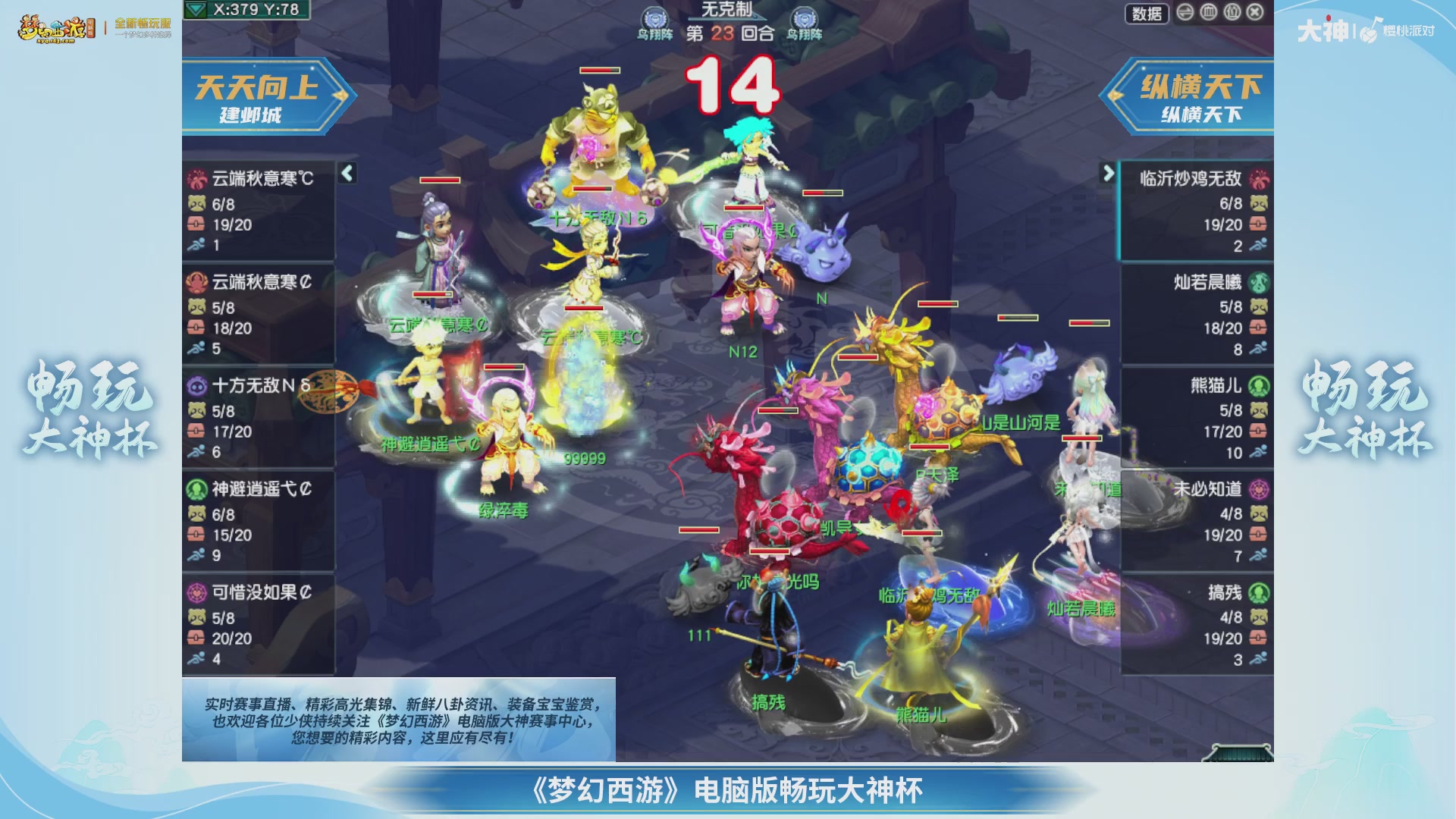This screenshot has height=819, width=1456.
Task: Open the bank/grid circular icon near 数据
Action: click(x=1207, y=12)
